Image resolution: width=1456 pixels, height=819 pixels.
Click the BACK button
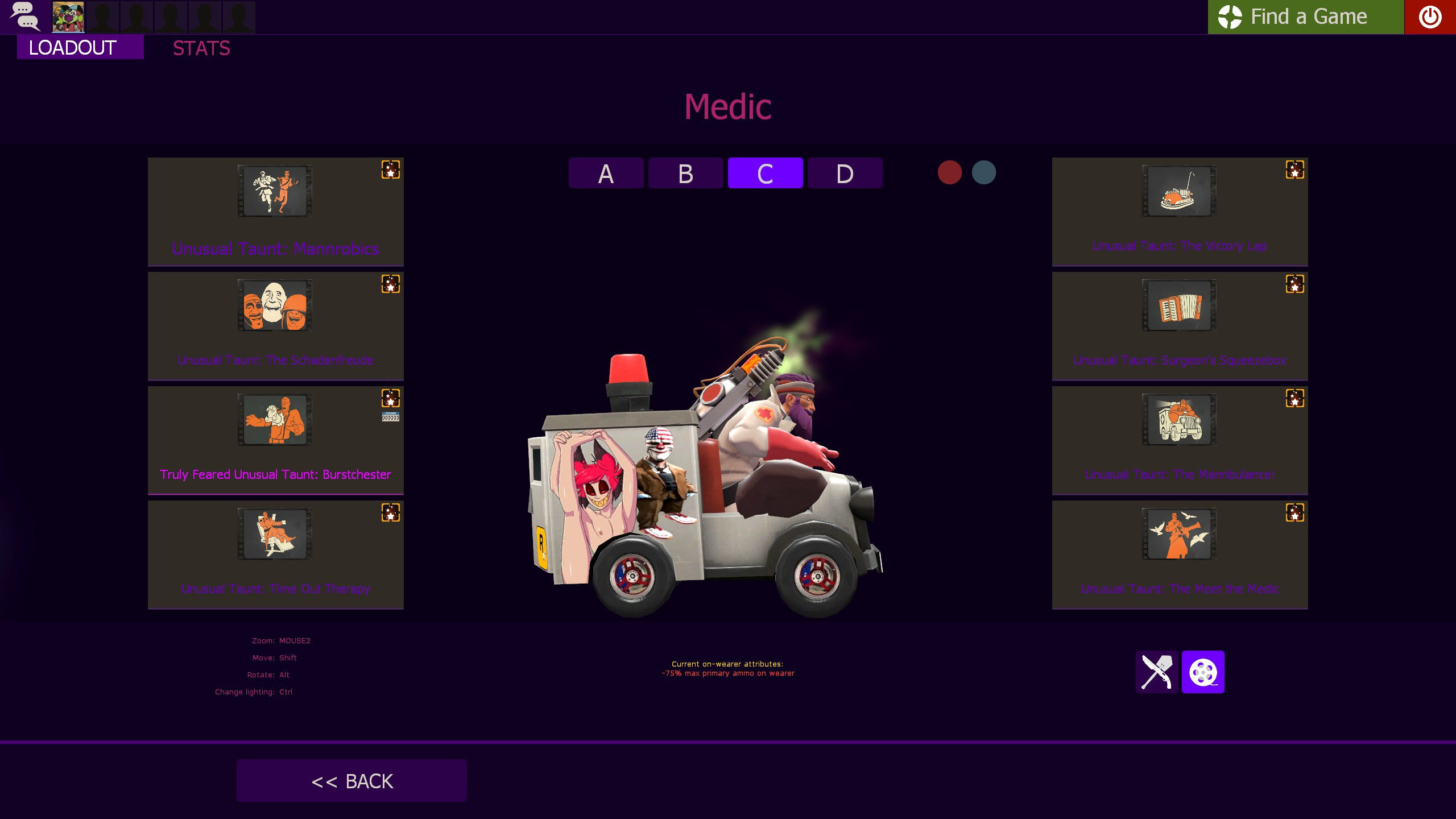351,780
